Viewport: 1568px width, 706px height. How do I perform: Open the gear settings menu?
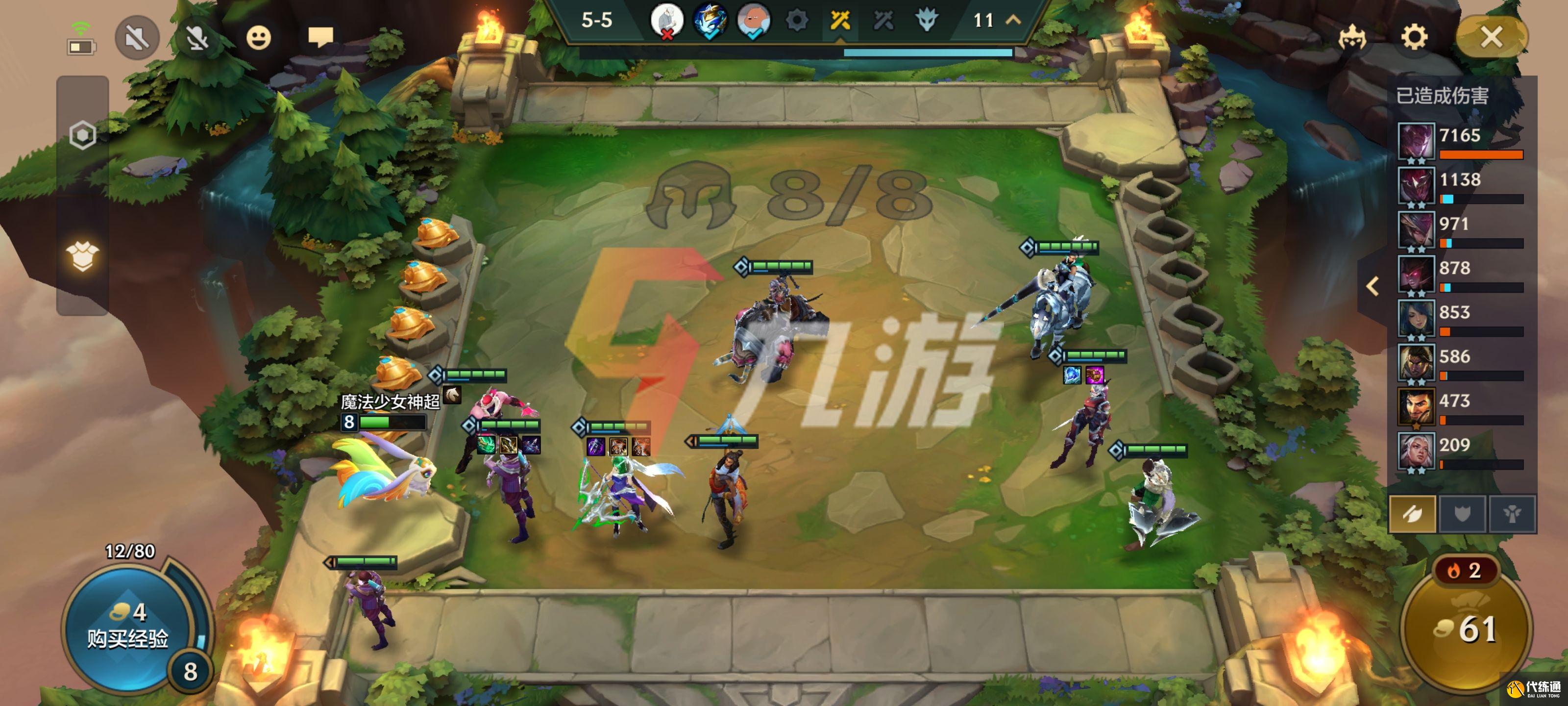point(1414,37)
